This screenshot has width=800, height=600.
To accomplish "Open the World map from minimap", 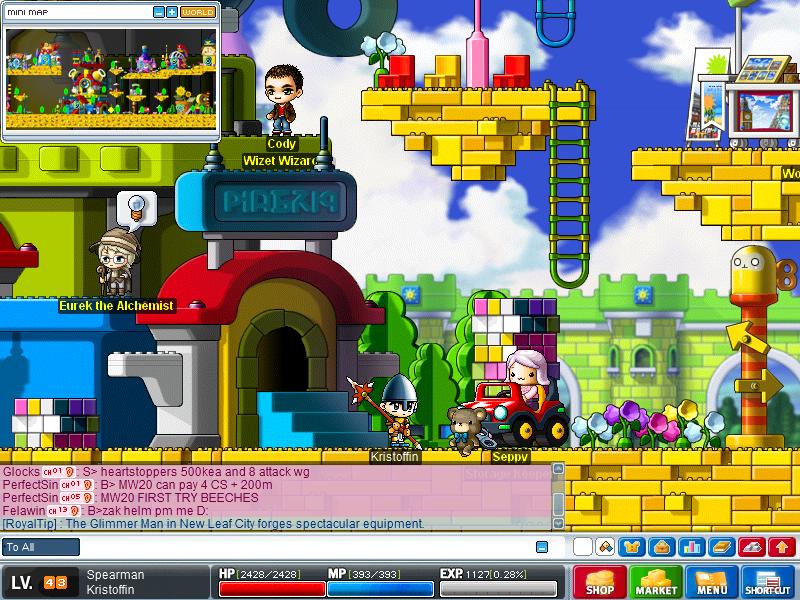I will pos(197,12).
